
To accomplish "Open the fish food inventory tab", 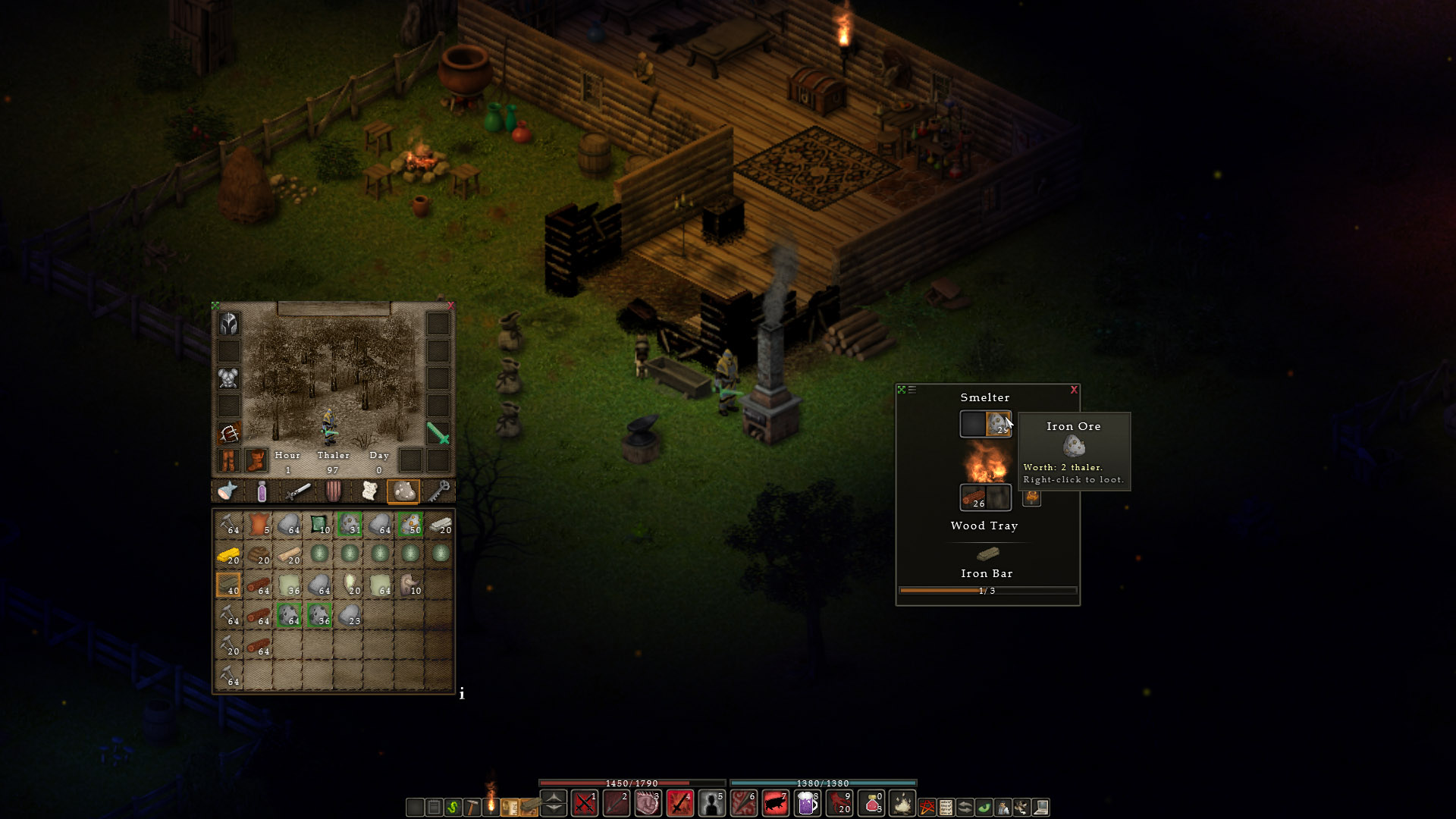I will click(x=227, y=491).
